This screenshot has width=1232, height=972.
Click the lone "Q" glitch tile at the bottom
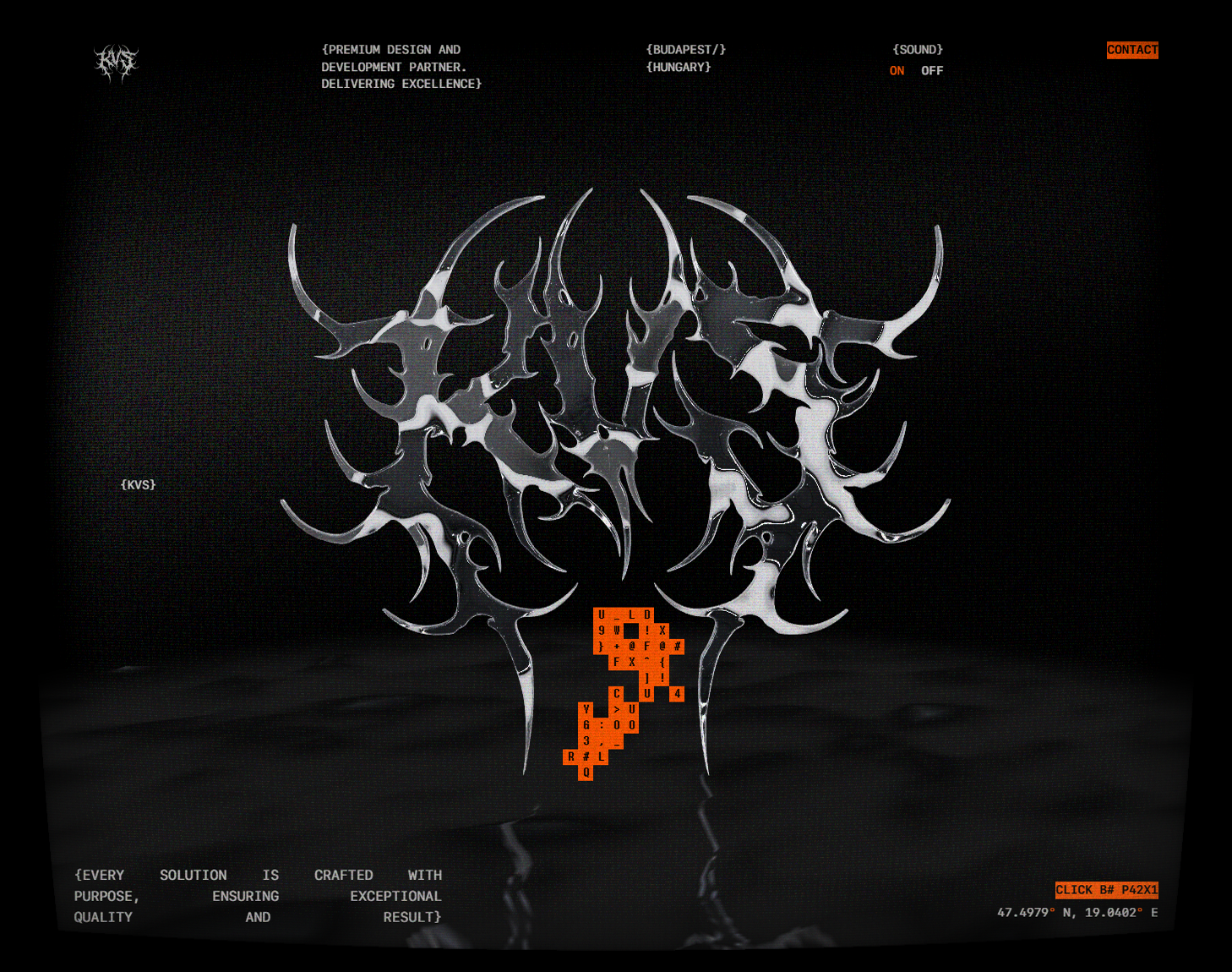[585, 773]
